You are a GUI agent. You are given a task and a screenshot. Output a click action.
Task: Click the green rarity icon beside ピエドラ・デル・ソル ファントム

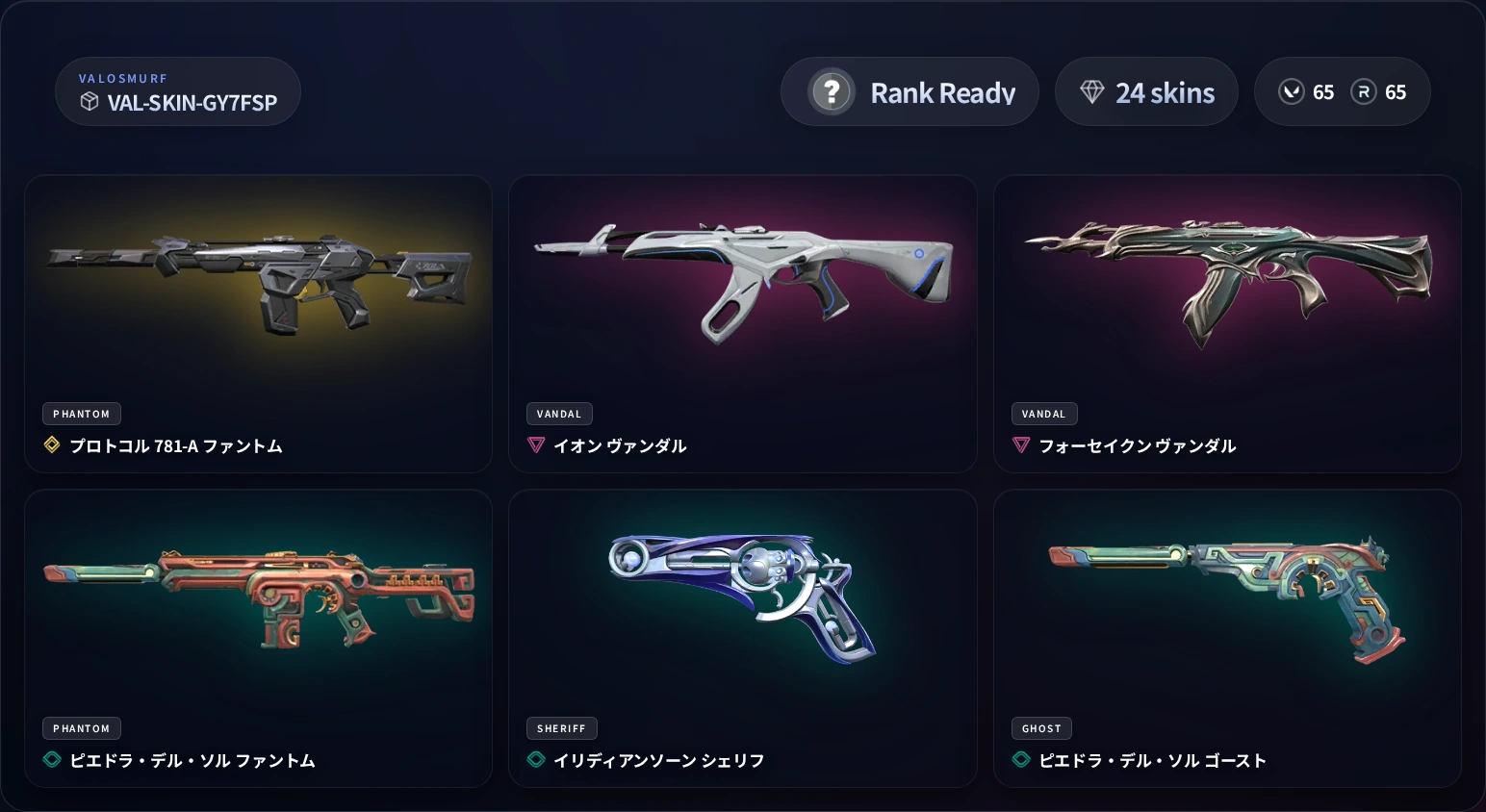tap(51, 760)
